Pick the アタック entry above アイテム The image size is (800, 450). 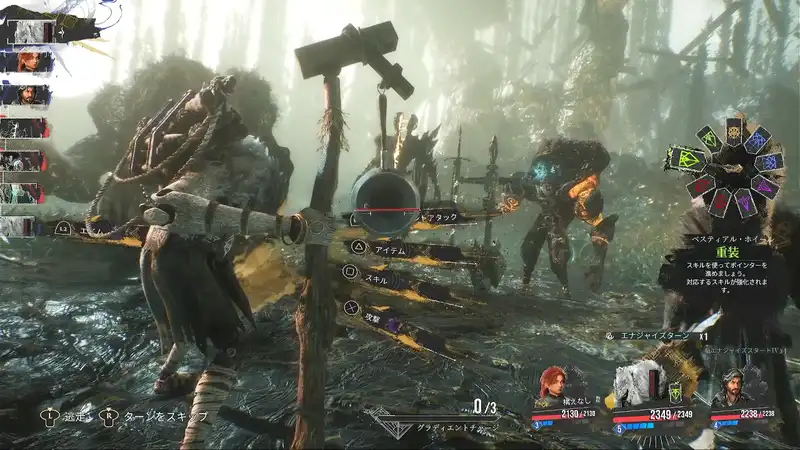pyautogui.click(x=440, y=216)
